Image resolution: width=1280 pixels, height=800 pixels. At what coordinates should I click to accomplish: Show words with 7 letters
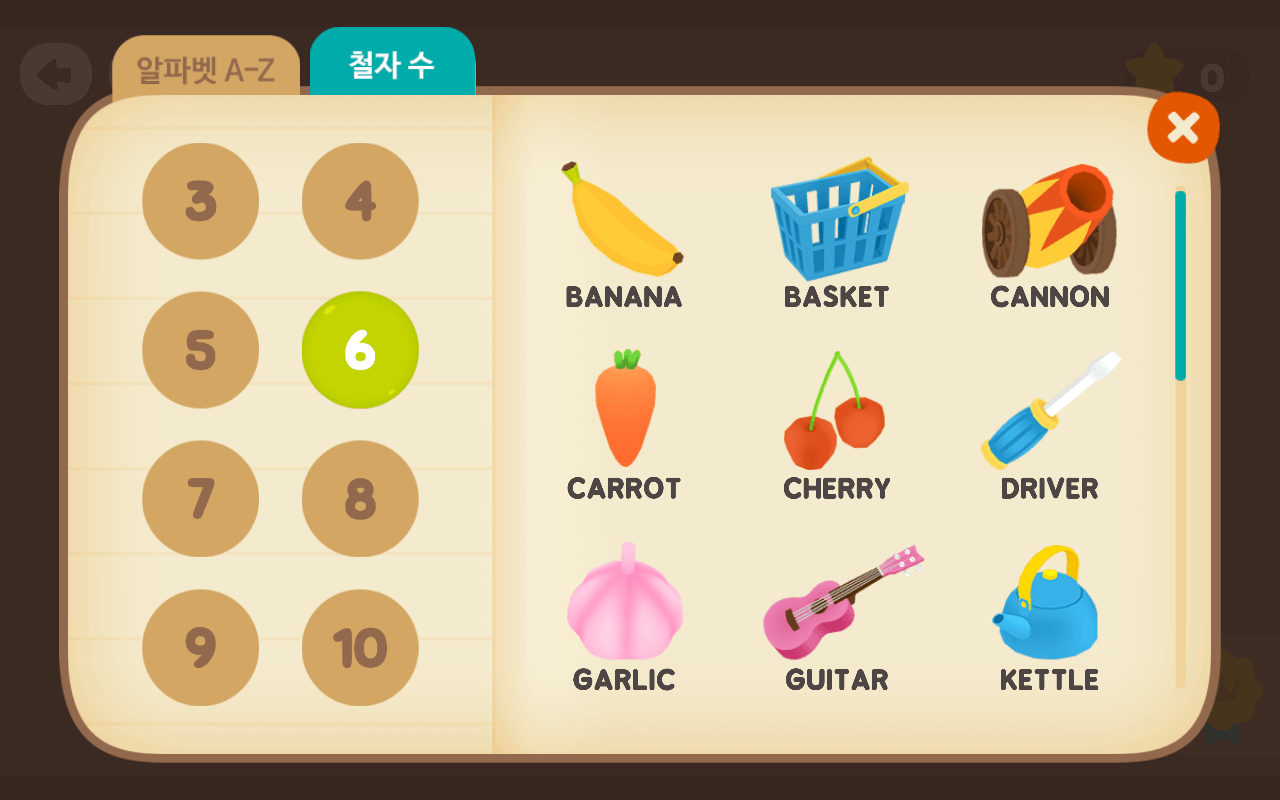[x=200, y=498]
